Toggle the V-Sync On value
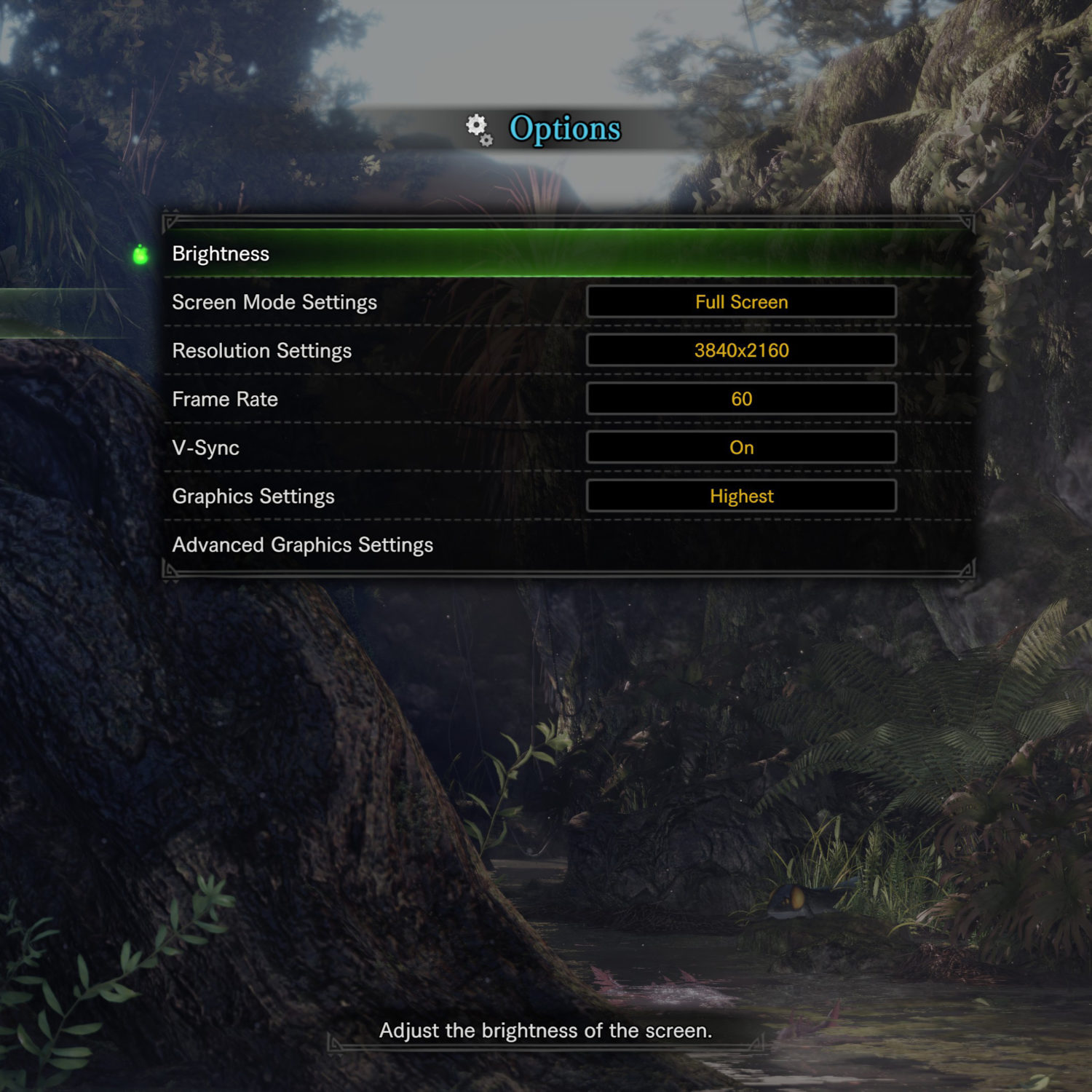Screen dimensions: 1092x1092 pyautogui.click(x=741, y=448)
